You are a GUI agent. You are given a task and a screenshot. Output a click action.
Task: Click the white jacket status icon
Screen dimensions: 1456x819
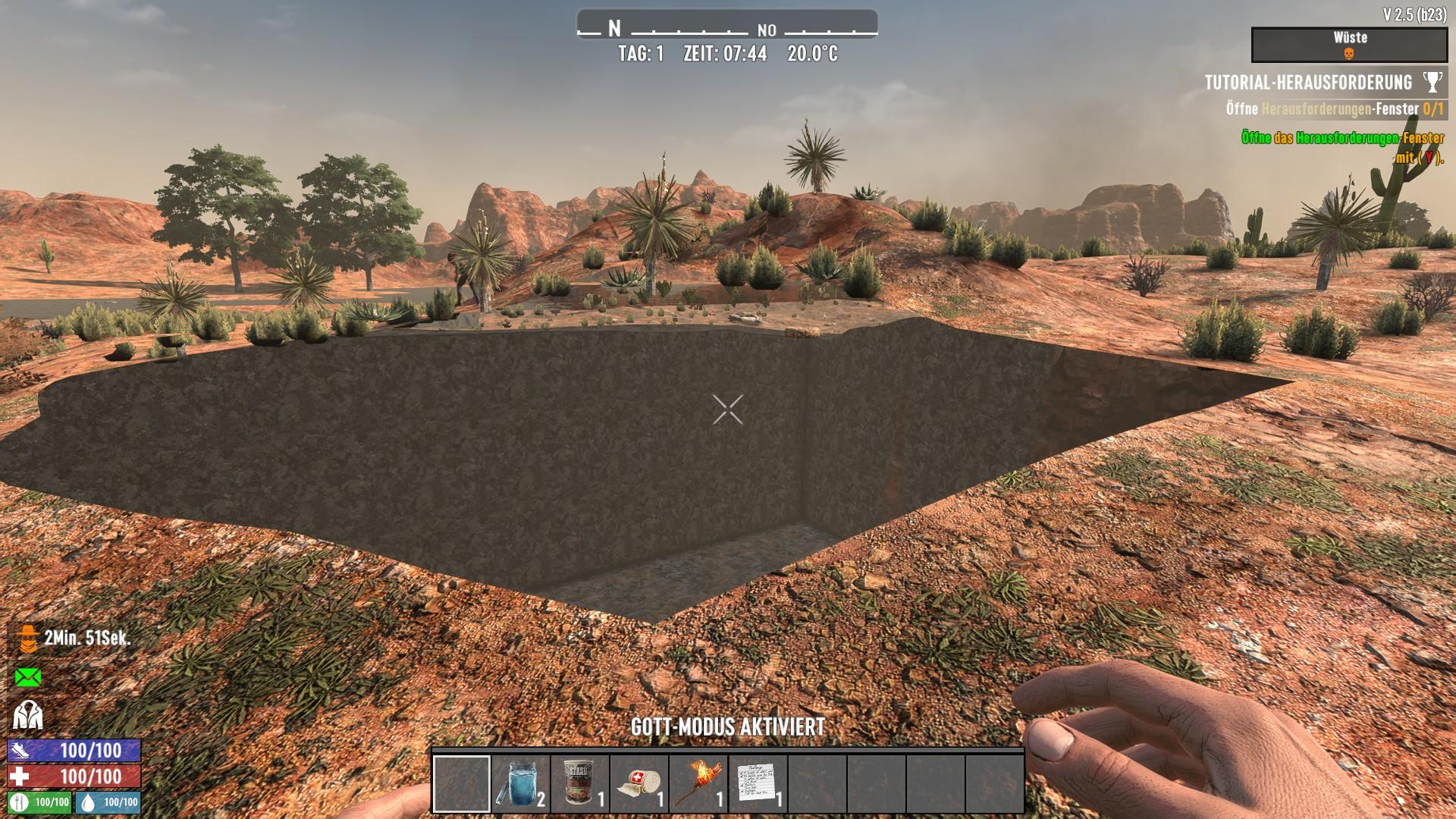28,715
